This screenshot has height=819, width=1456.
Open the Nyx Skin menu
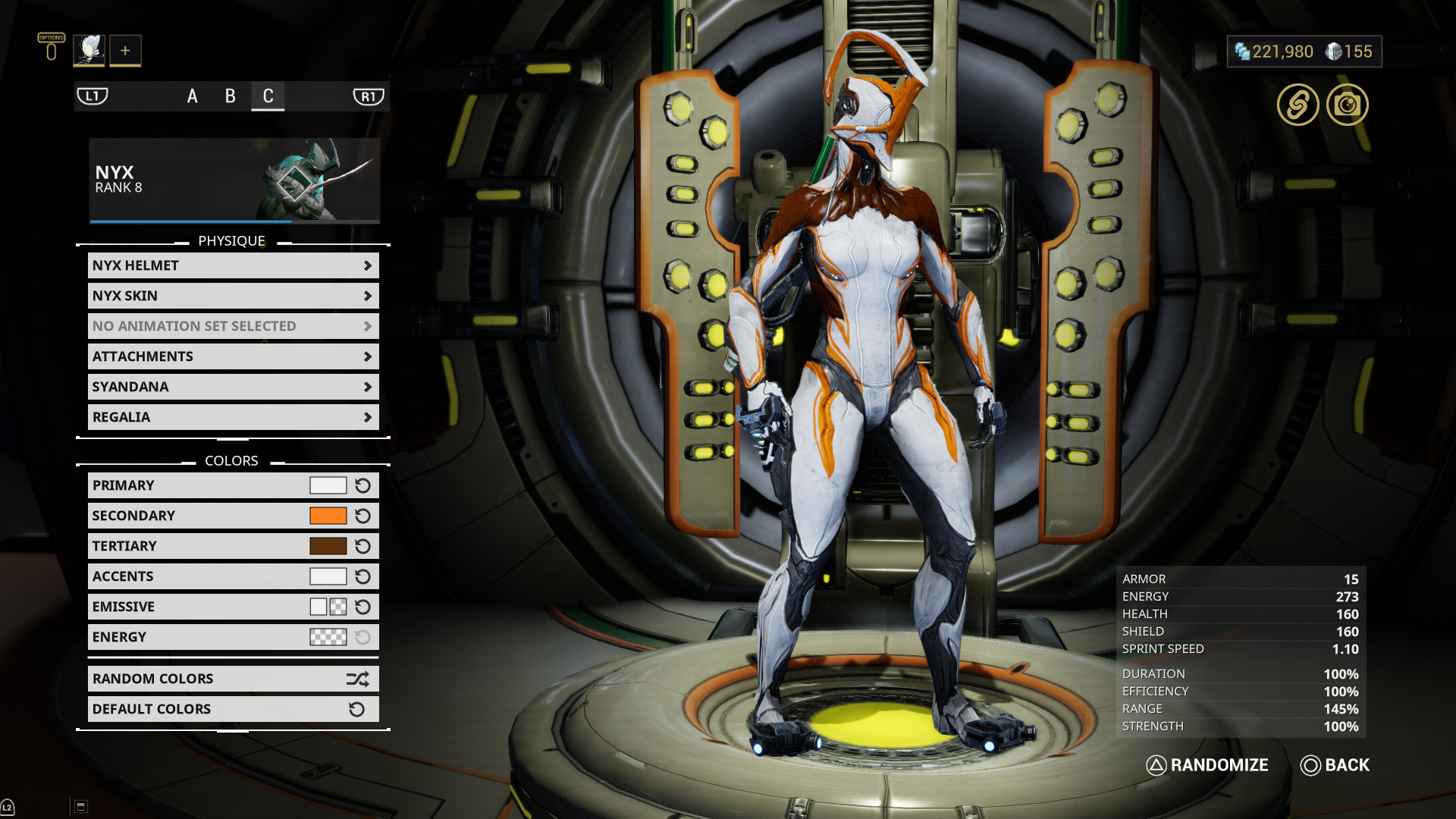pos(233,296)
